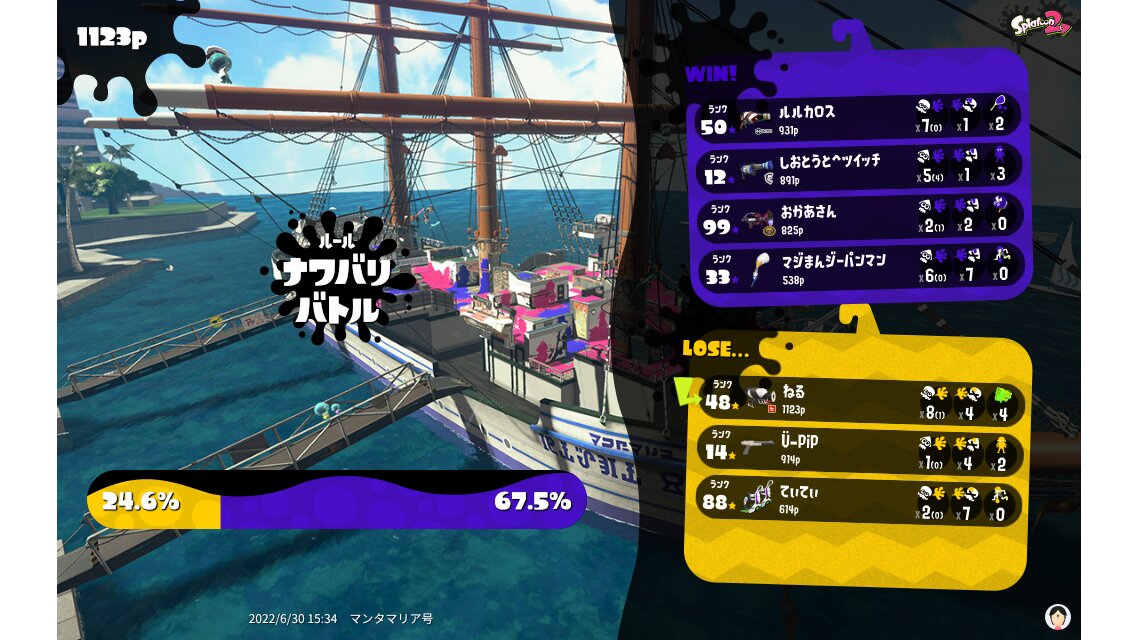Click the Splatoon 2 logo
The height and width of the screenshot is (640, 1138).
pyautogui.click(x=1040, y=24)
